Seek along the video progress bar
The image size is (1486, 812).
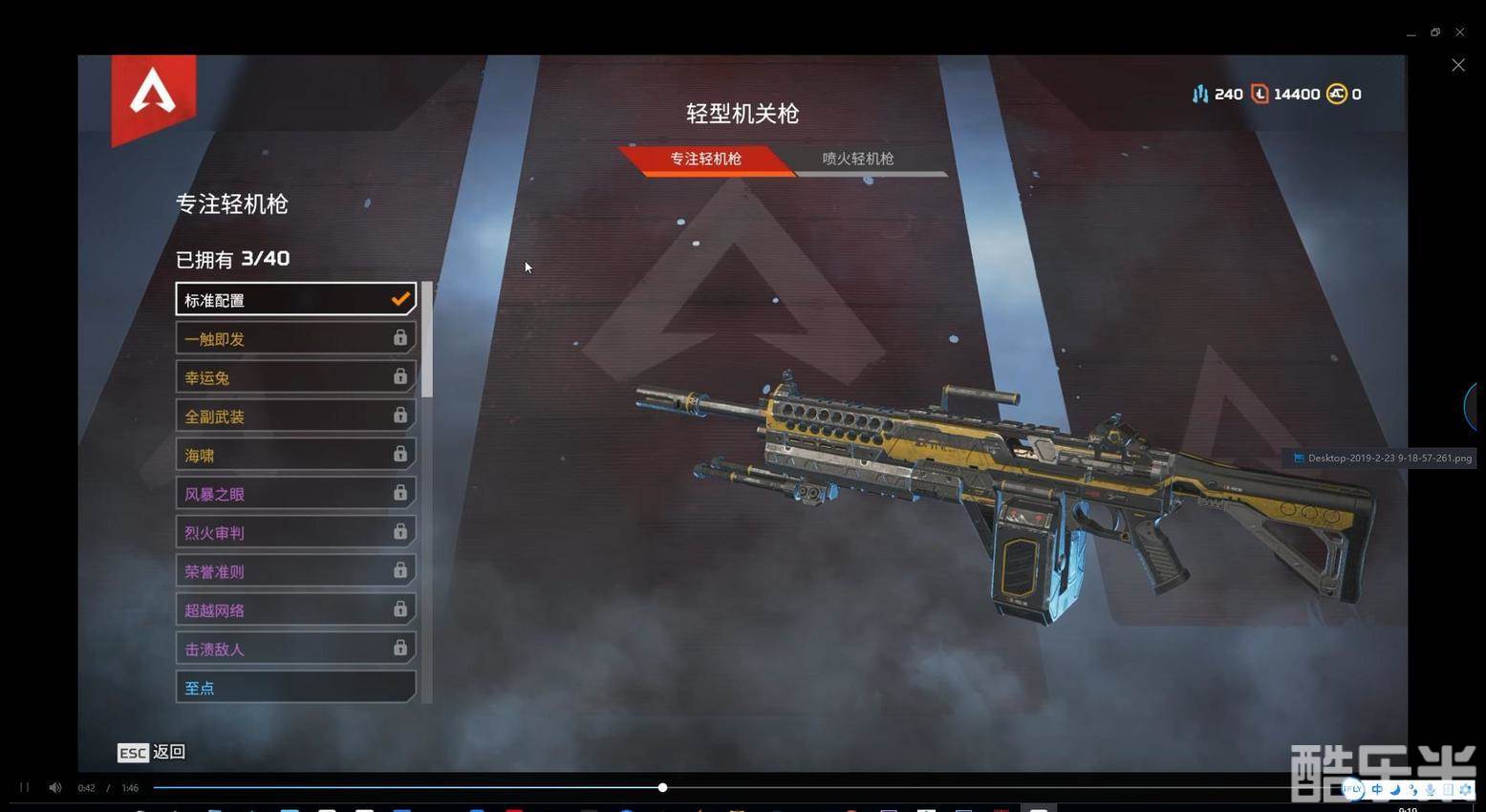click(860, 787)
